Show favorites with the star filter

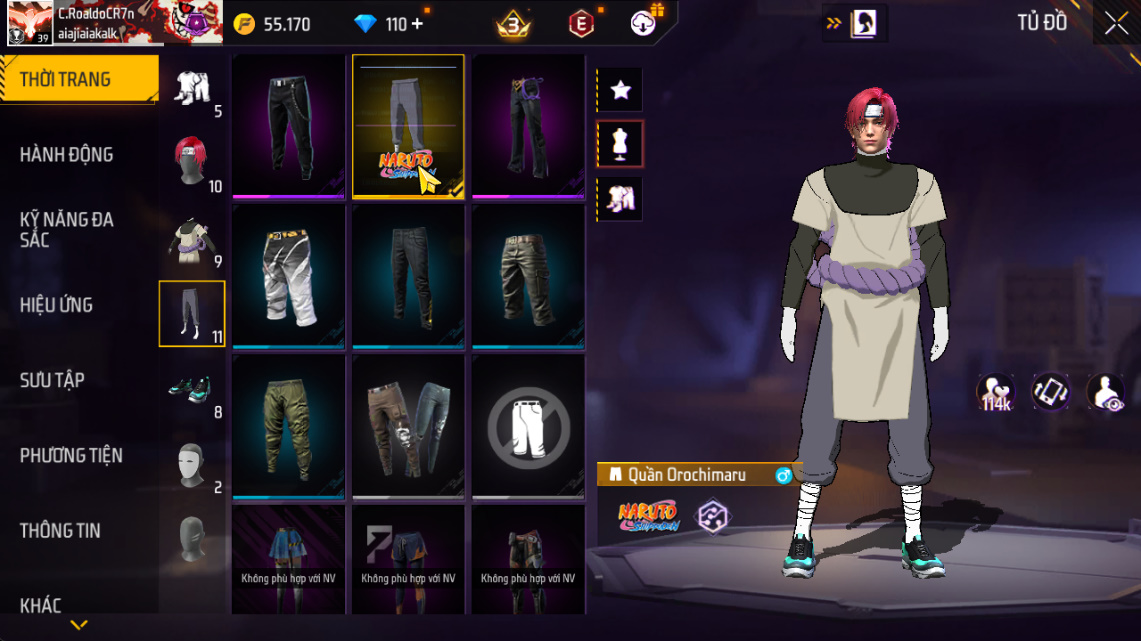point(620,91)
